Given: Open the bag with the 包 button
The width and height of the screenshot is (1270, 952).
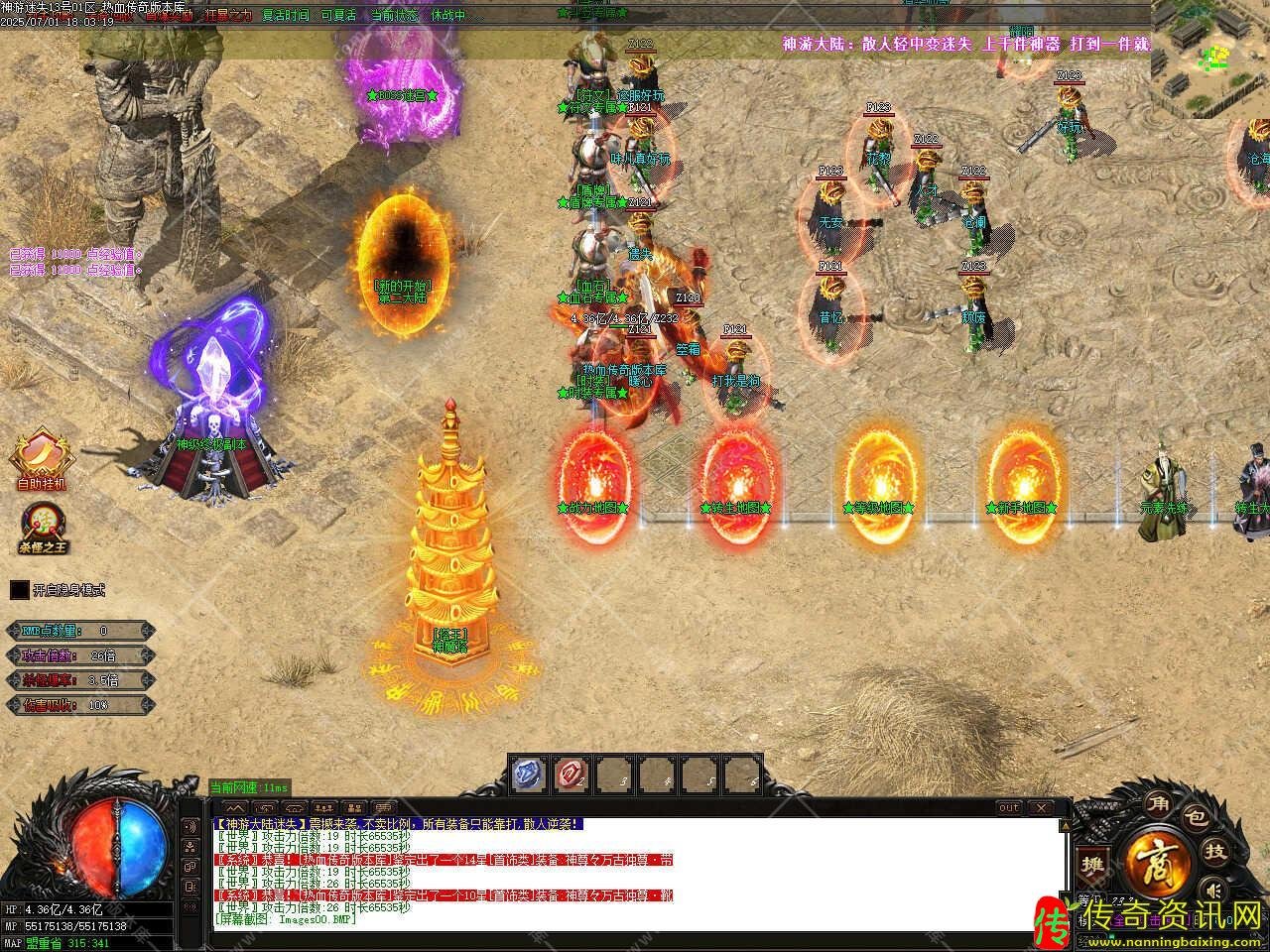Looking at the screenshot, I should [1197, 818].
